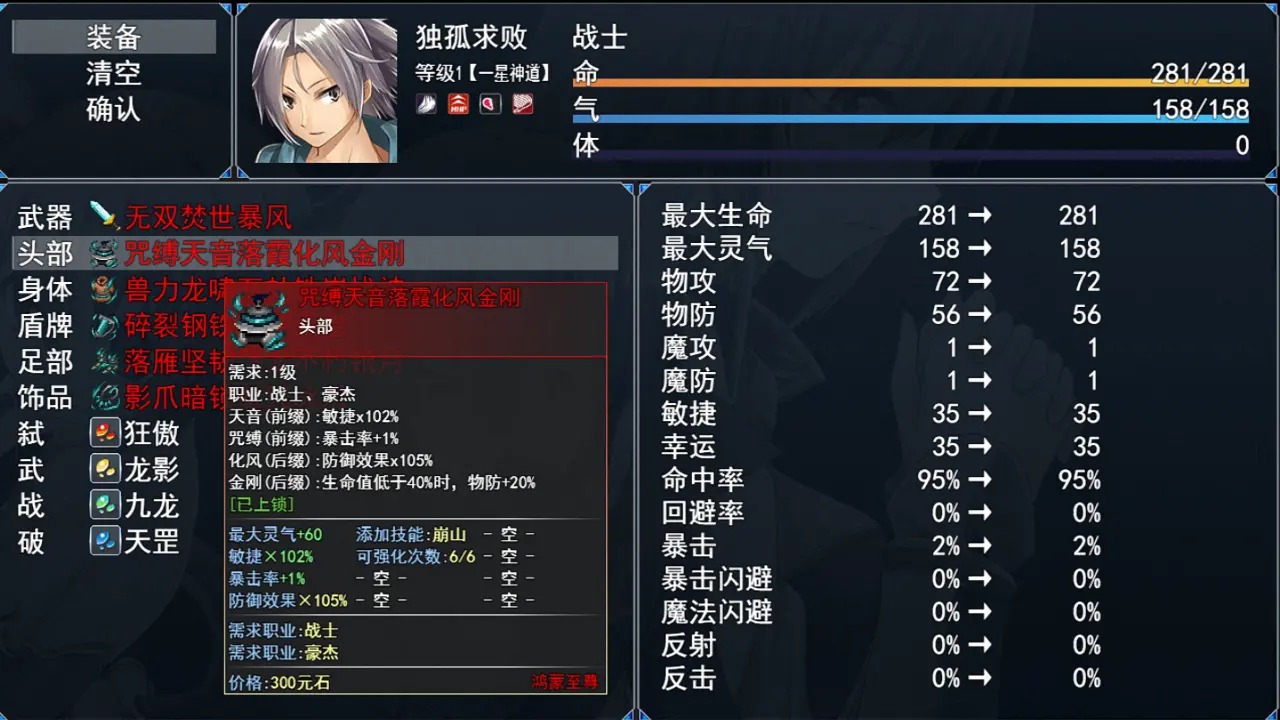Select 清空 to clear all equipment
Viewport: 1280px width, 720px height.
[113, 72]
